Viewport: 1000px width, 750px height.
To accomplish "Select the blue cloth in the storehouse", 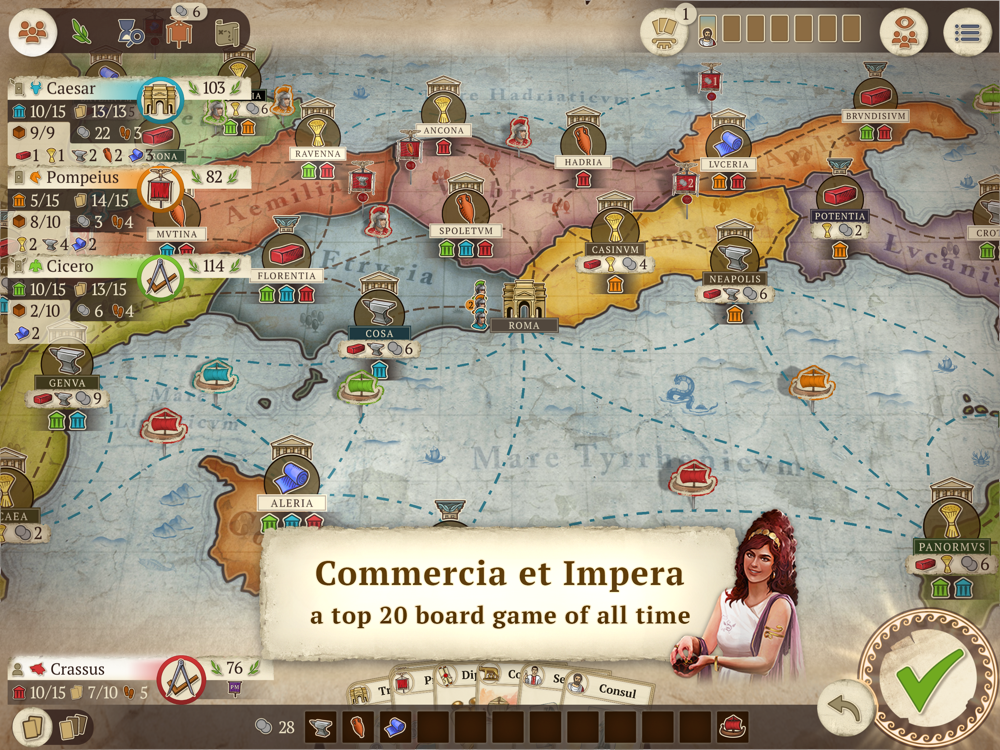I will (x=395, y=727).
